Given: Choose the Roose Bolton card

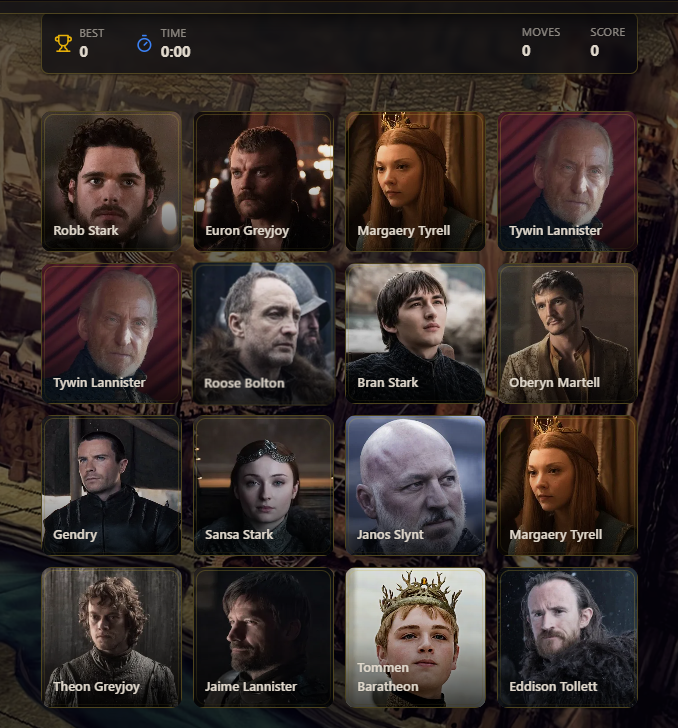Looking at the screenshot, I should [x=263, y=333].
